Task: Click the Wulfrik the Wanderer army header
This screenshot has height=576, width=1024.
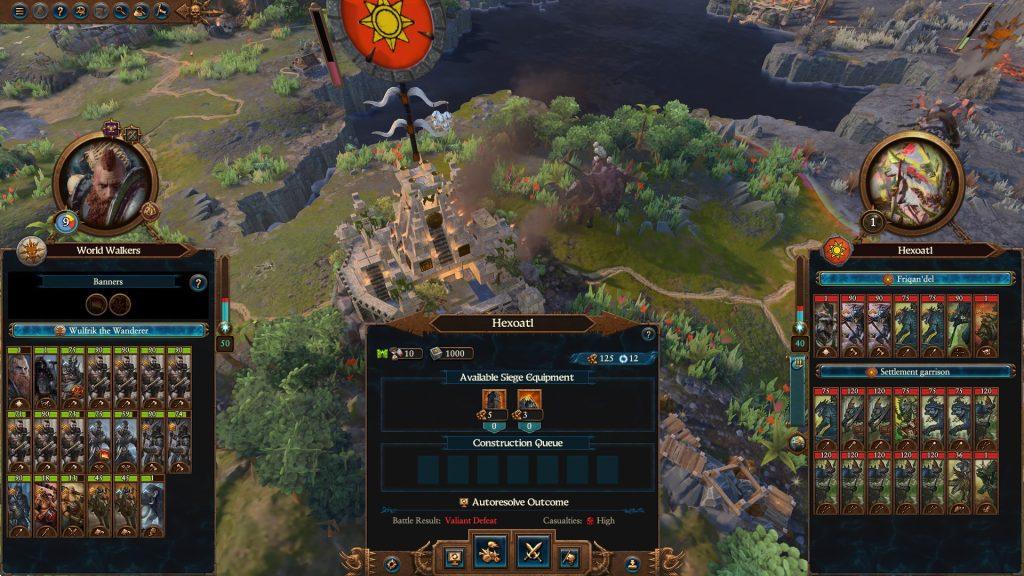Action: click(x=110, y=330)
